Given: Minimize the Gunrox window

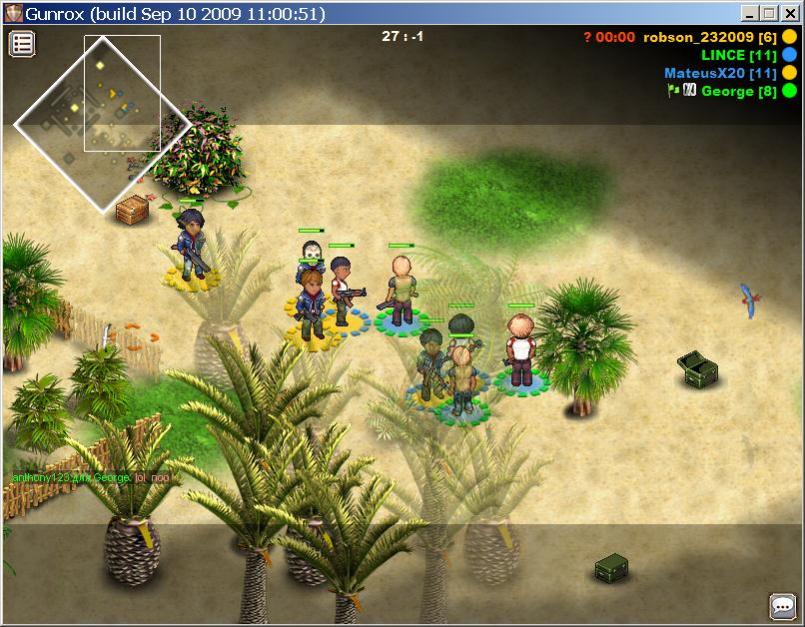Looking at the screenshot, I should pos(750,14).
